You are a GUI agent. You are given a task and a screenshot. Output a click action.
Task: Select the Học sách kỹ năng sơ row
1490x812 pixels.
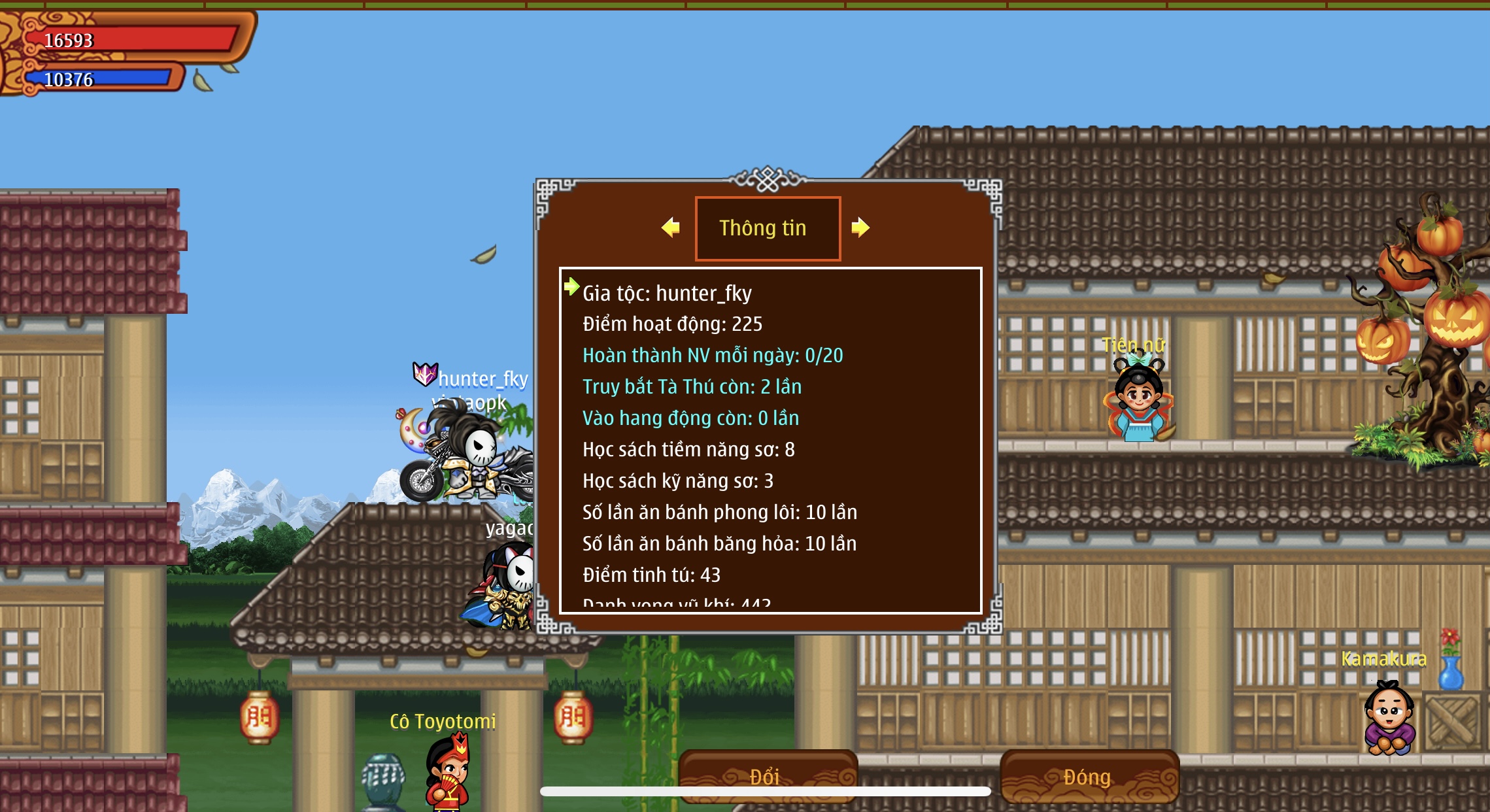[678, 481]
